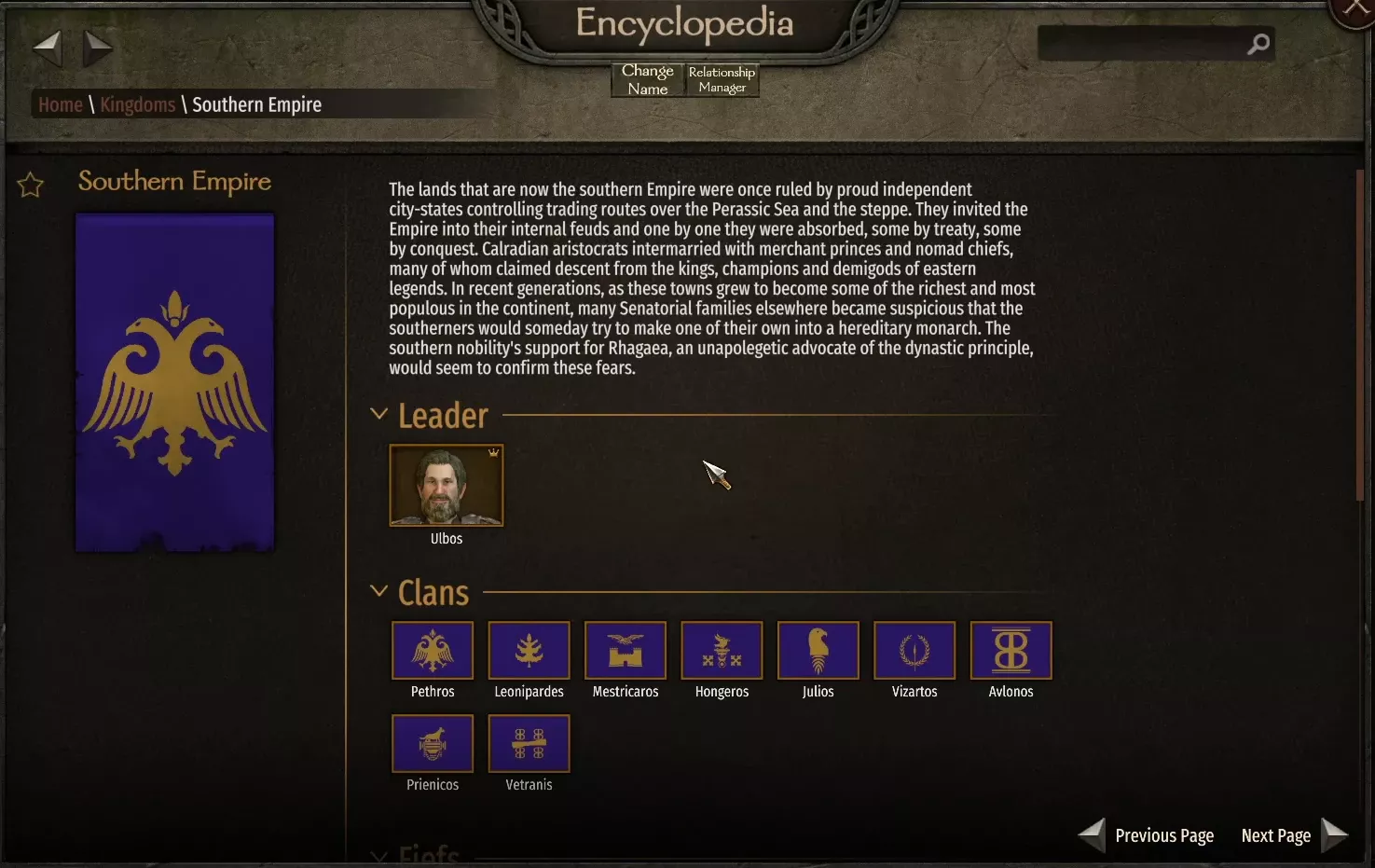1375x868 pixels.
Task: Go to Home via the breadcrumb
Action: coord(59,104)
